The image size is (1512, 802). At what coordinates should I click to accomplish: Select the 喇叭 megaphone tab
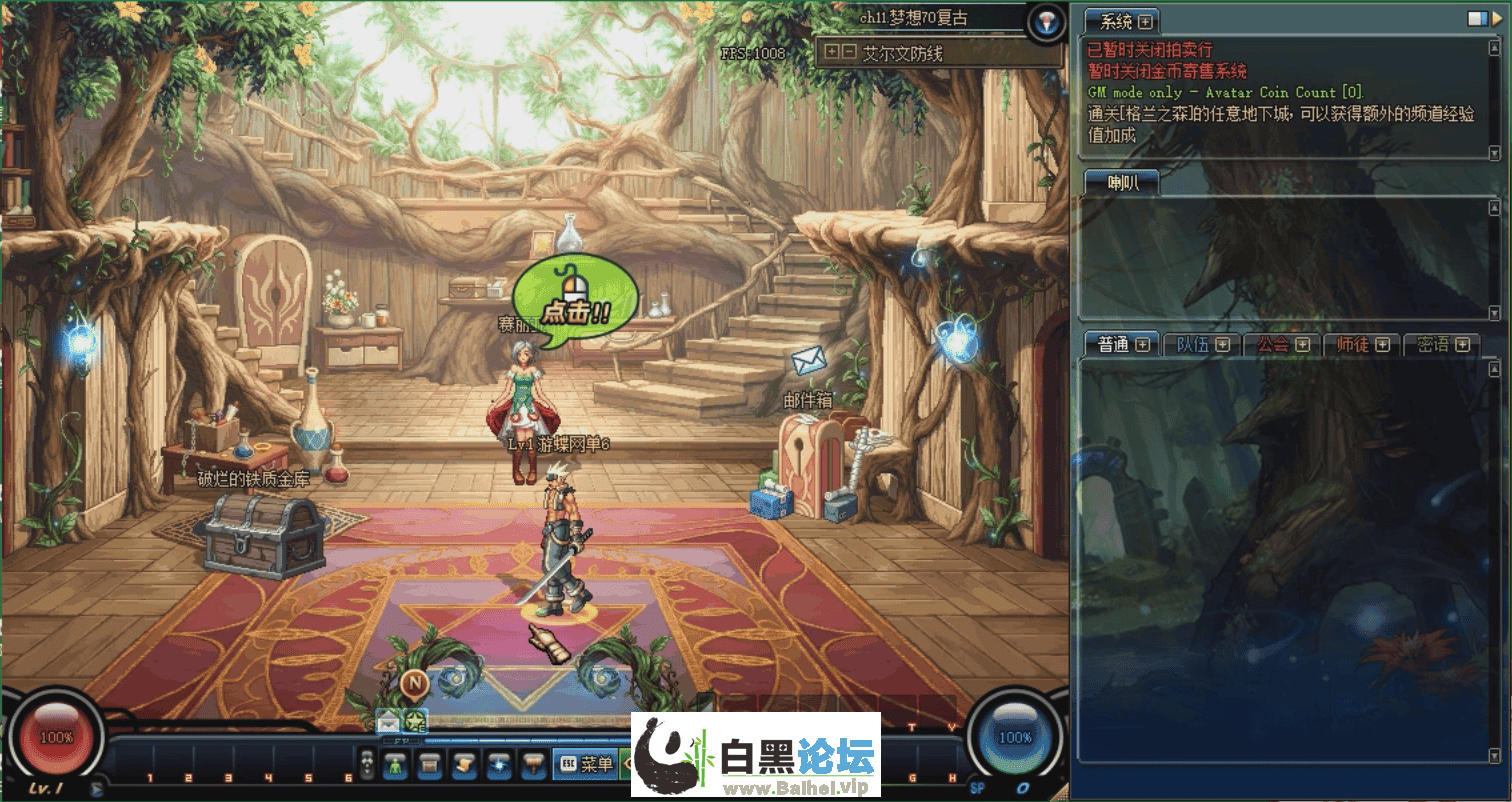tap(1120, 182)
